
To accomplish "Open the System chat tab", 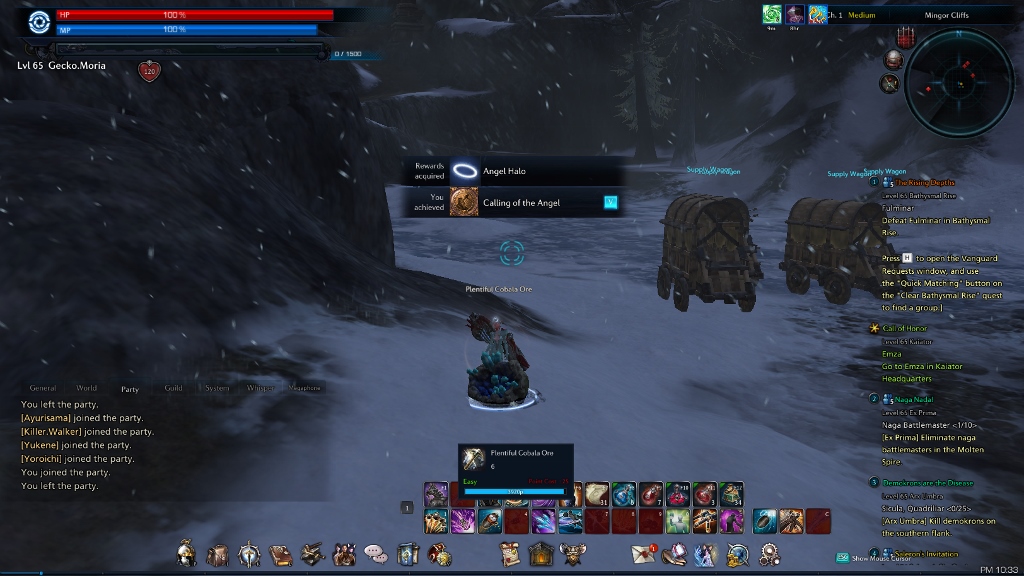I will [x=217, y=388].
